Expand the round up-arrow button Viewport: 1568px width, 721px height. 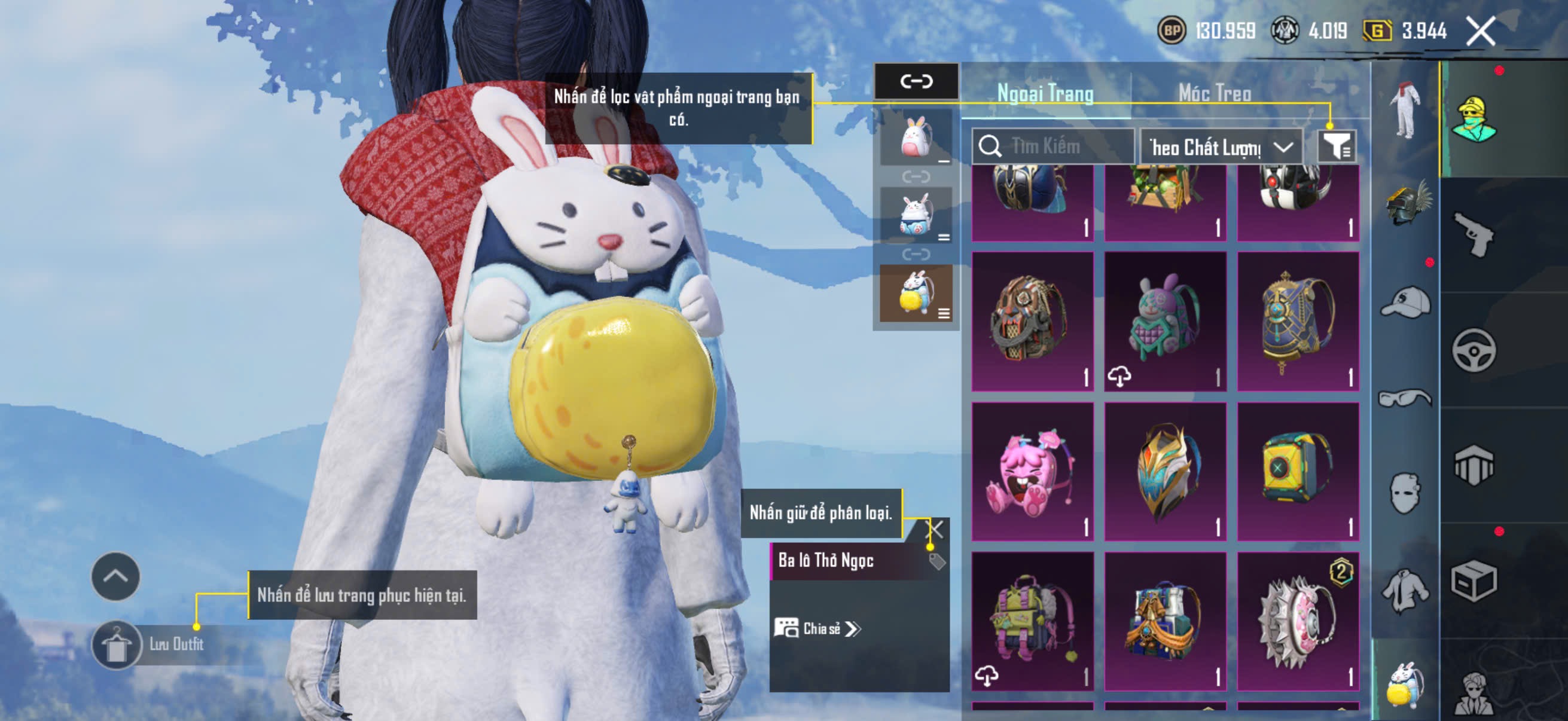[x=115, y=576]
